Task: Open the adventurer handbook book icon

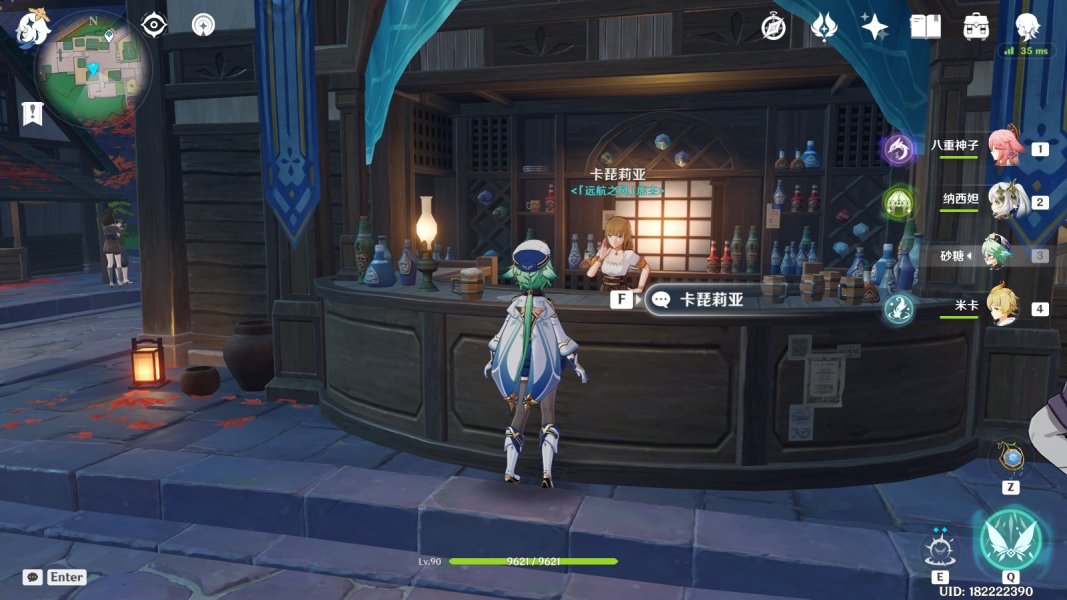Action: click(926, 27)
